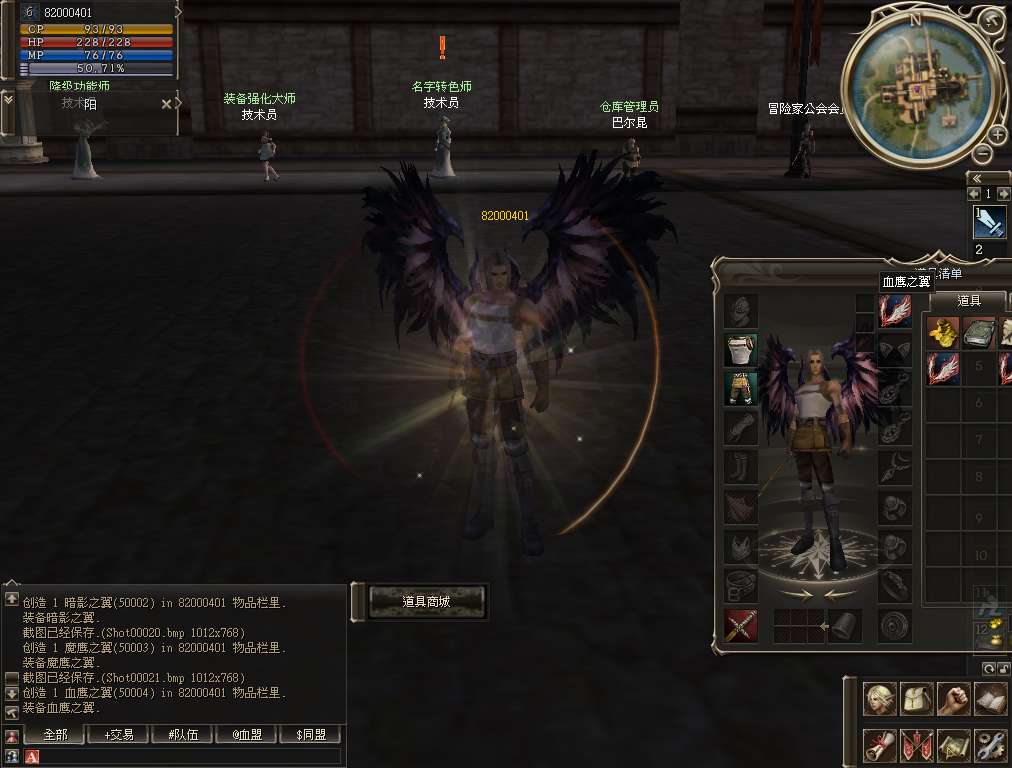This screenshot has width=1012, height=768.
Task: Select the equipped yellow pants slot
Action: 741,389
